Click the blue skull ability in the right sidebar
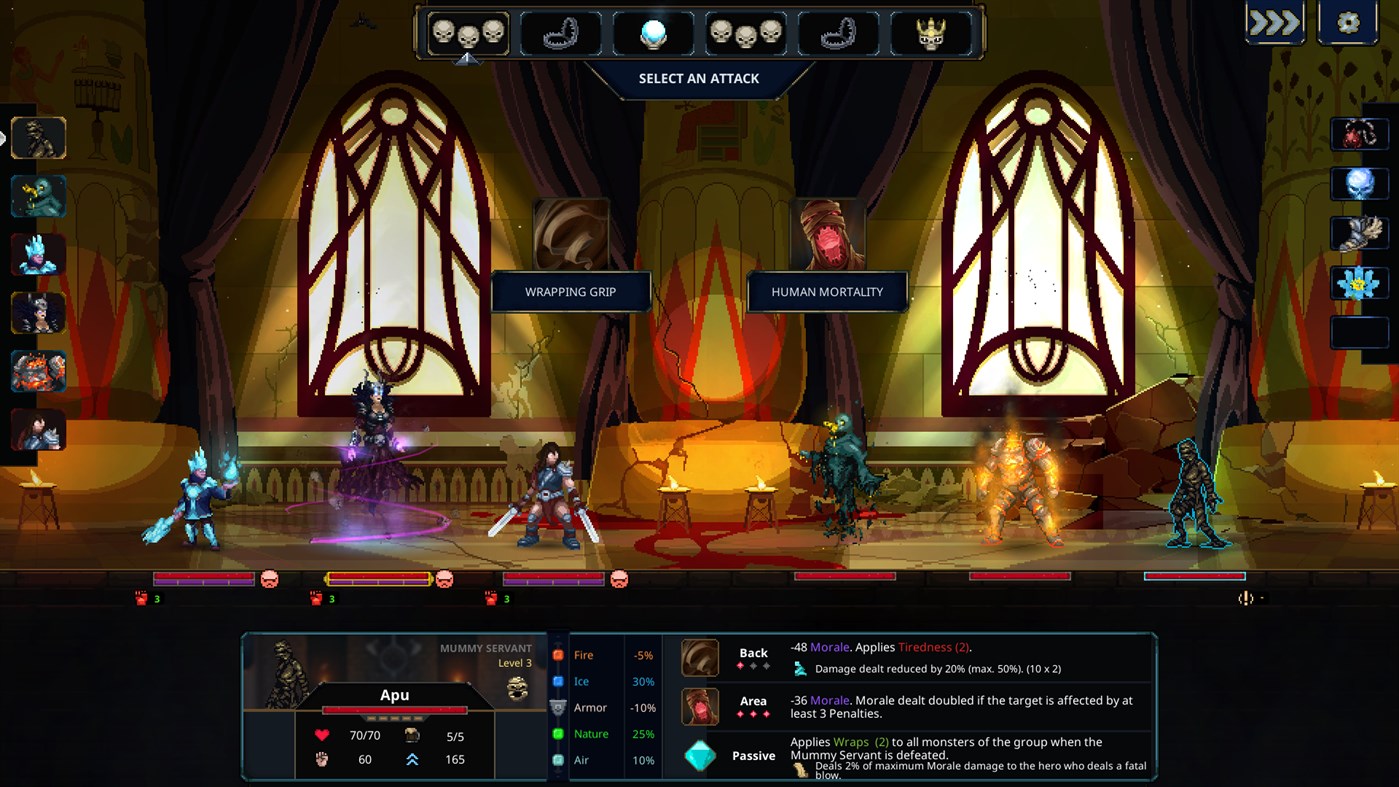1399x787 pixels. pyautogui.click(x=1359, y=182)
